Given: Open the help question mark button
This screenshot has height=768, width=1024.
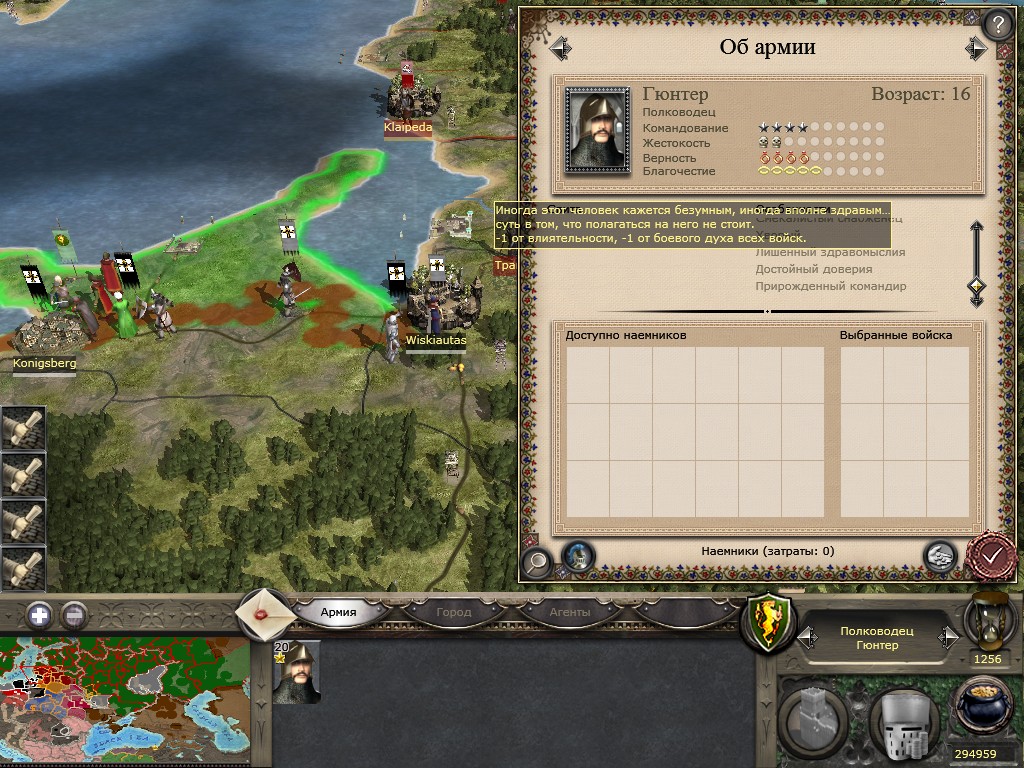Looking at the screenshot, I should point(996,25).
